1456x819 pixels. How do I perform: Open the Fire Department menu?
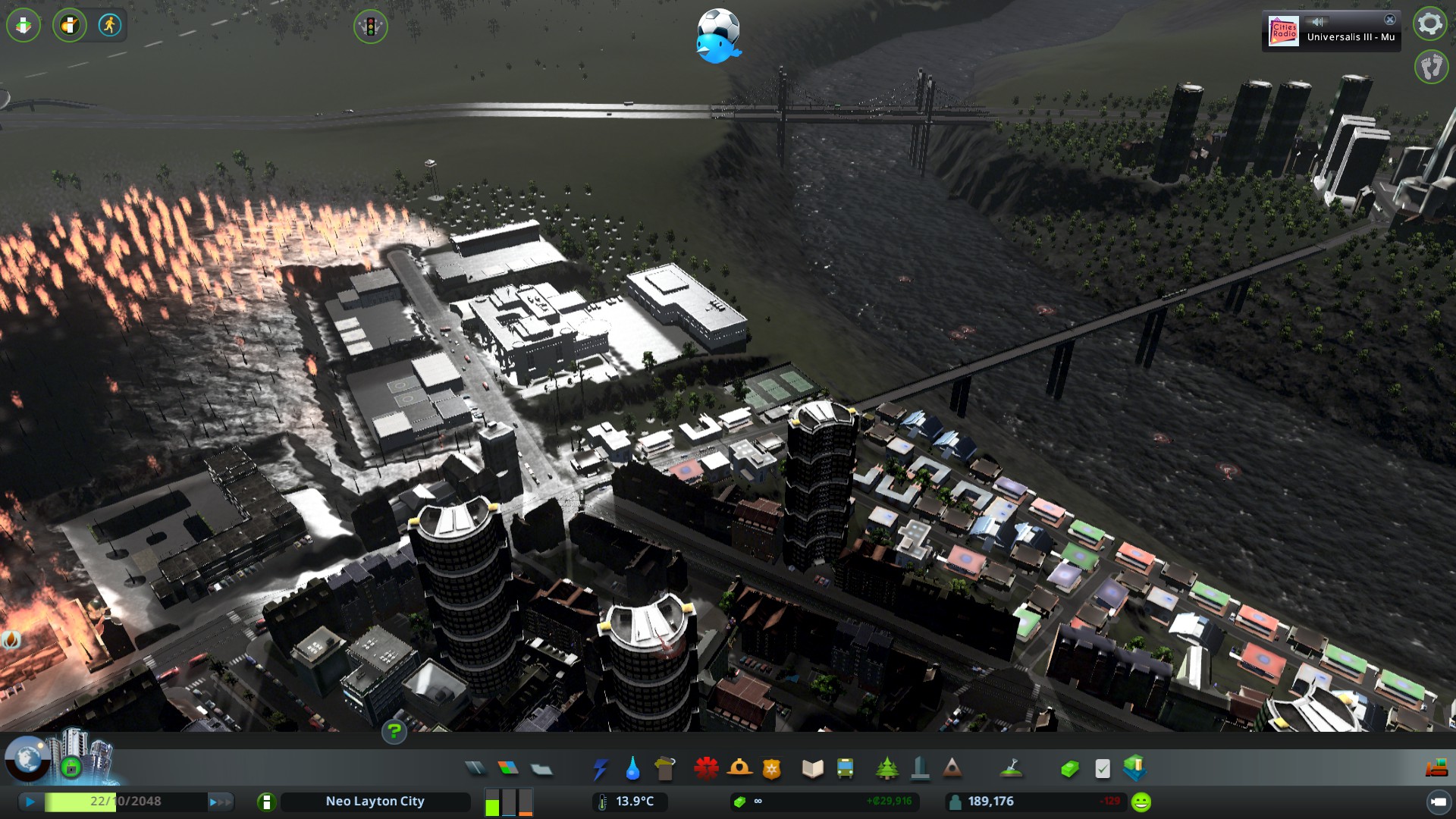(x=739, y=769)
